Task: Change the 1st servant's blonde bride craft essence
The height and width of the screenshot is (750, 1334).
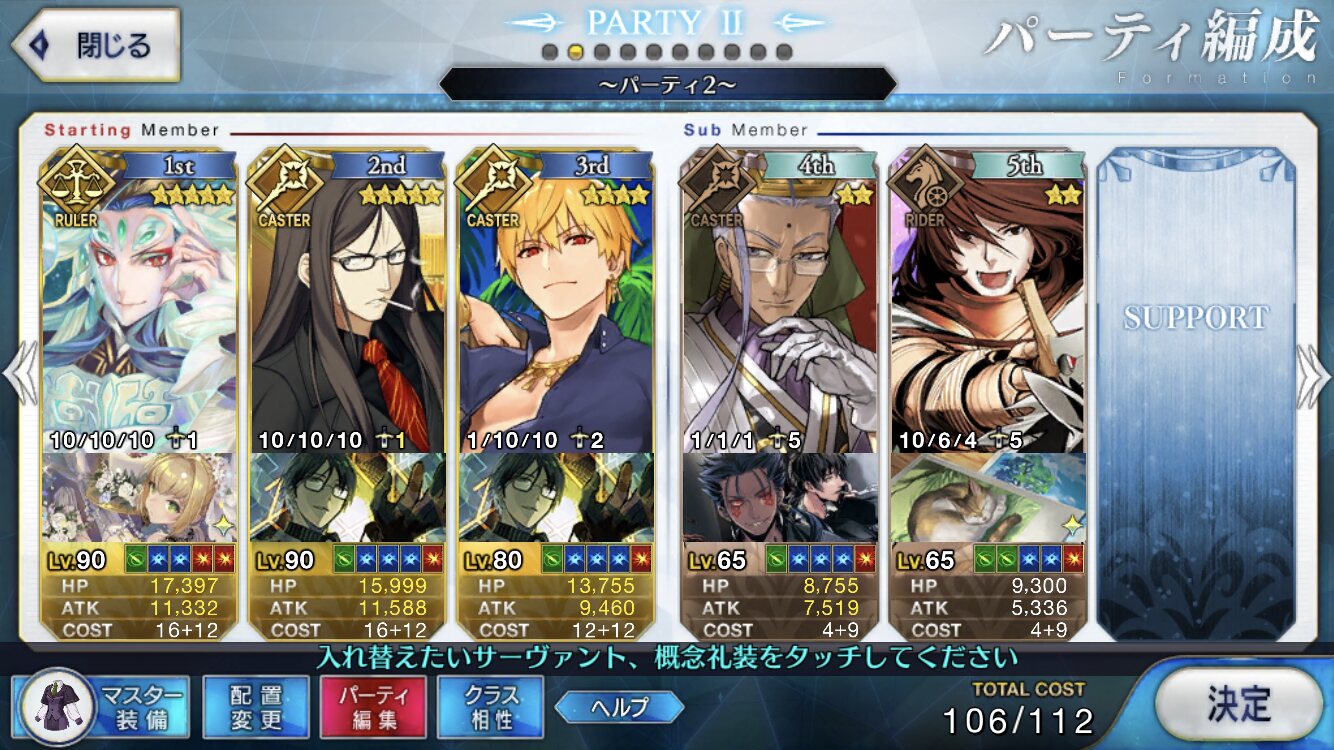Action: [x=140, y=497]
